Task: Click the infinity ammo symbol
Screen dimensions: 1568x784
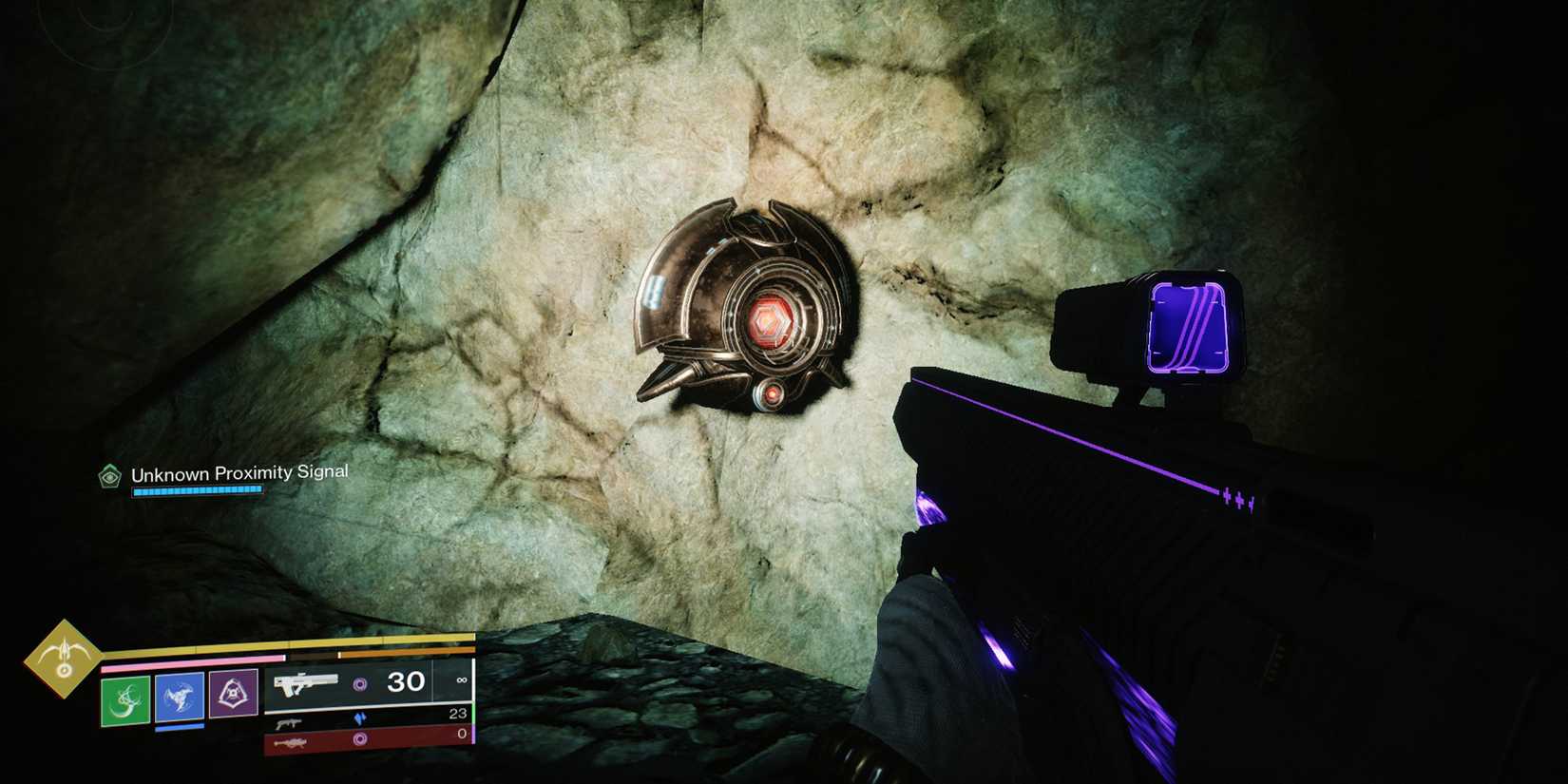Action: 462,679
